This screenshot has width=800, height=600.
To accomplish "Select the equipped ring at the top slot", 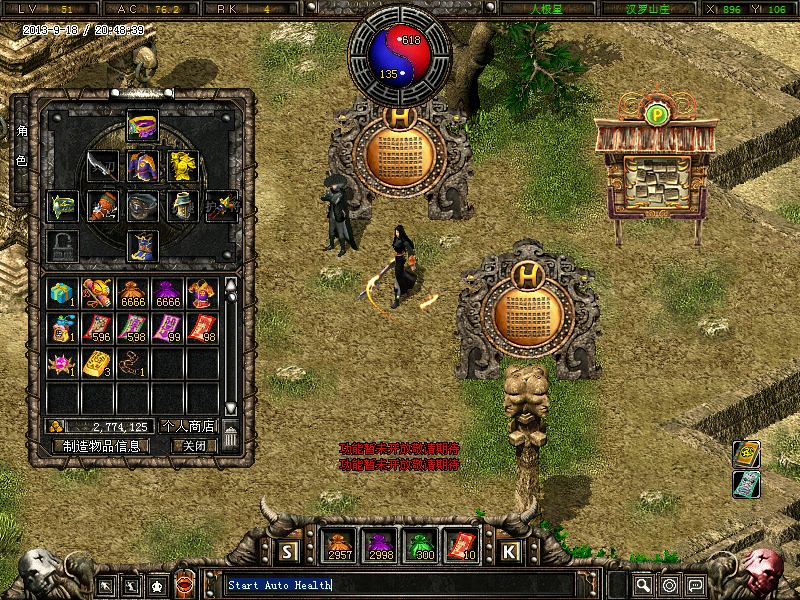I will (142, 125).
